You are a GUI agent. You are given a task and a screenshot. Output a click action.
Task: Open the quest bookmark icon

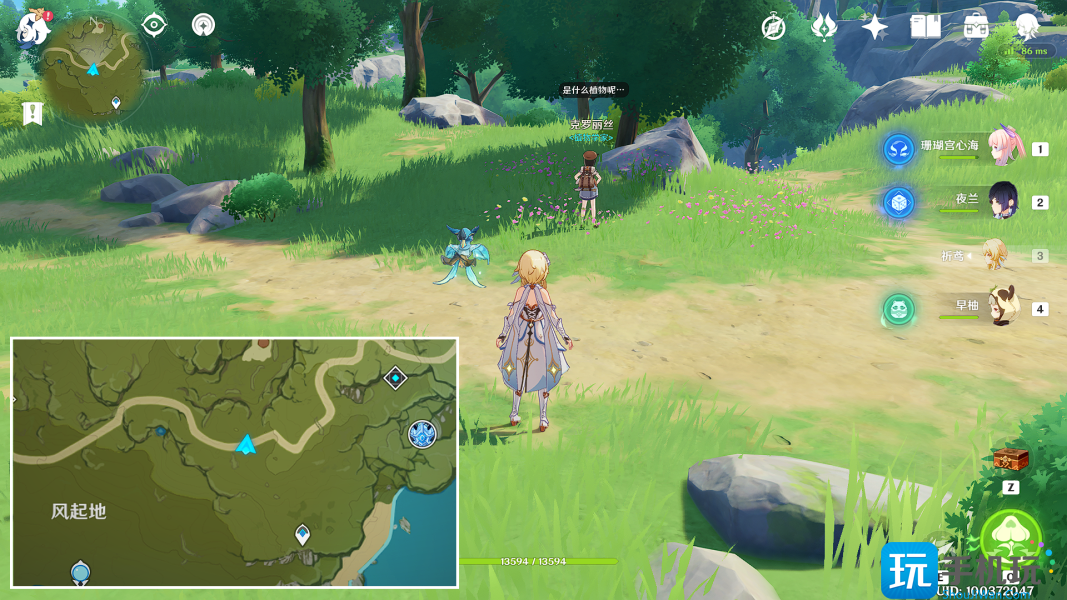point(32,114)
